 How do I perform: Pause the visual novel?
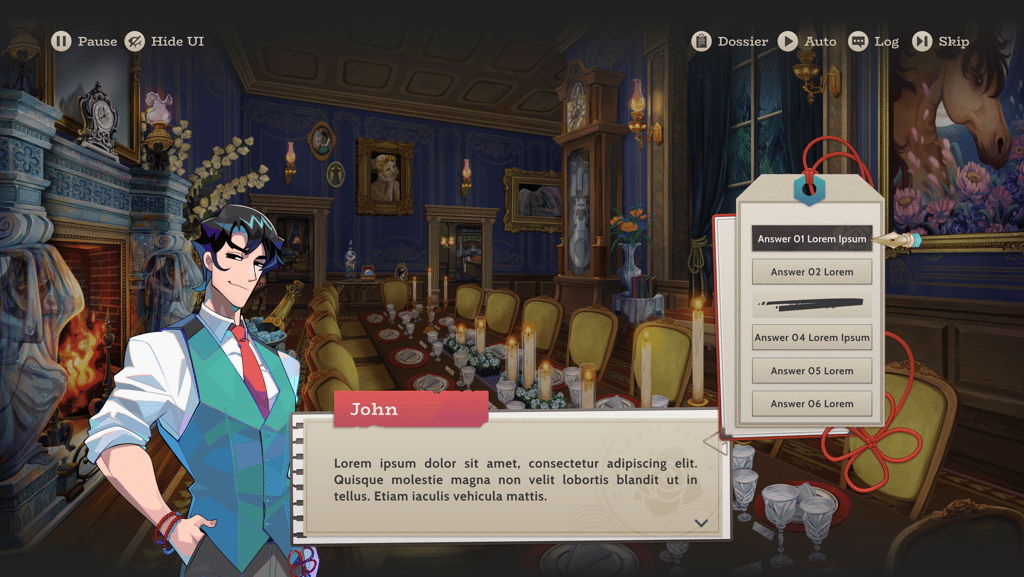tap(84, 41)
